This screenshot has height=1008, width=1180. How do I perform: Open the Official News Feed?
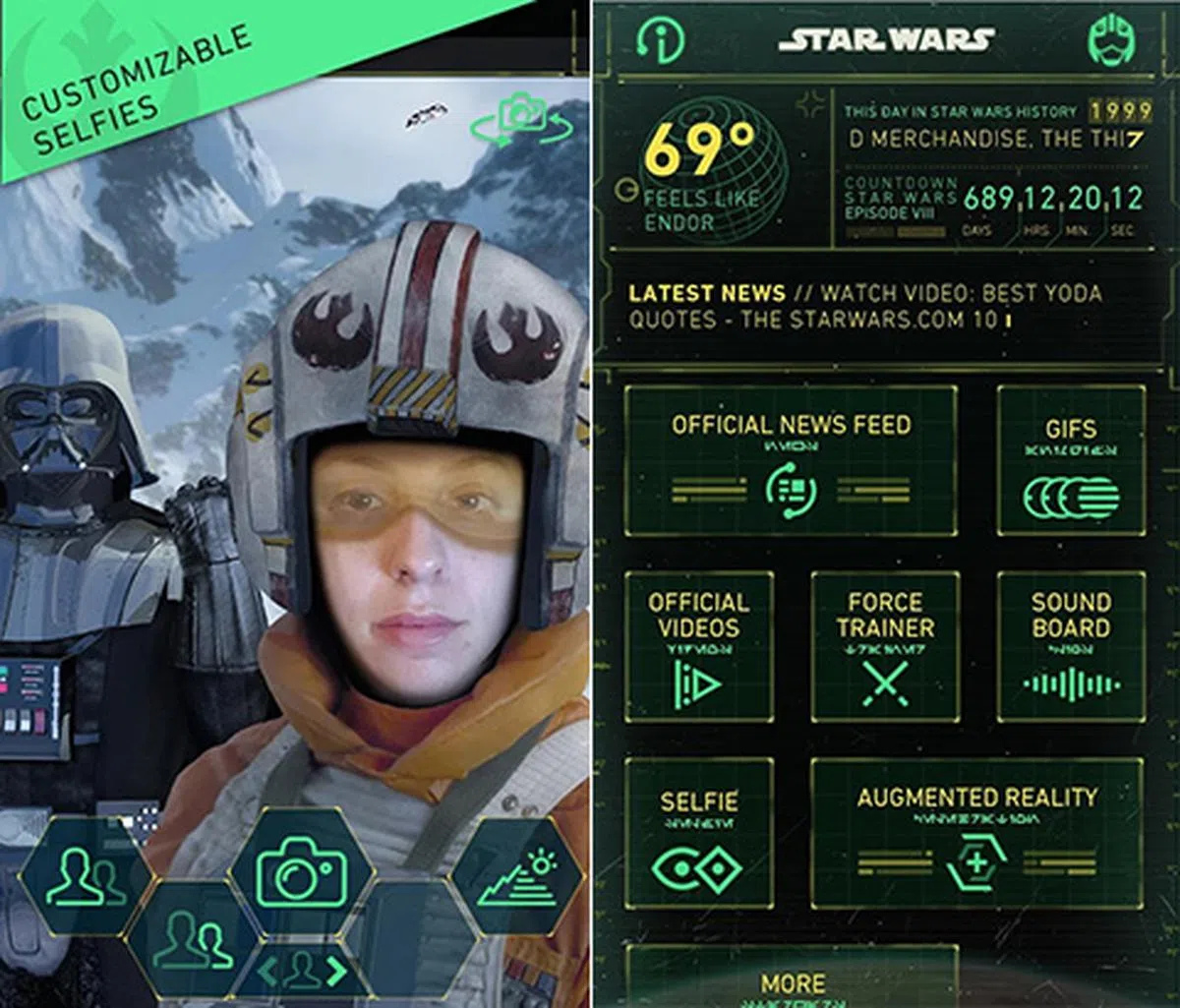[x=791, y=460]
